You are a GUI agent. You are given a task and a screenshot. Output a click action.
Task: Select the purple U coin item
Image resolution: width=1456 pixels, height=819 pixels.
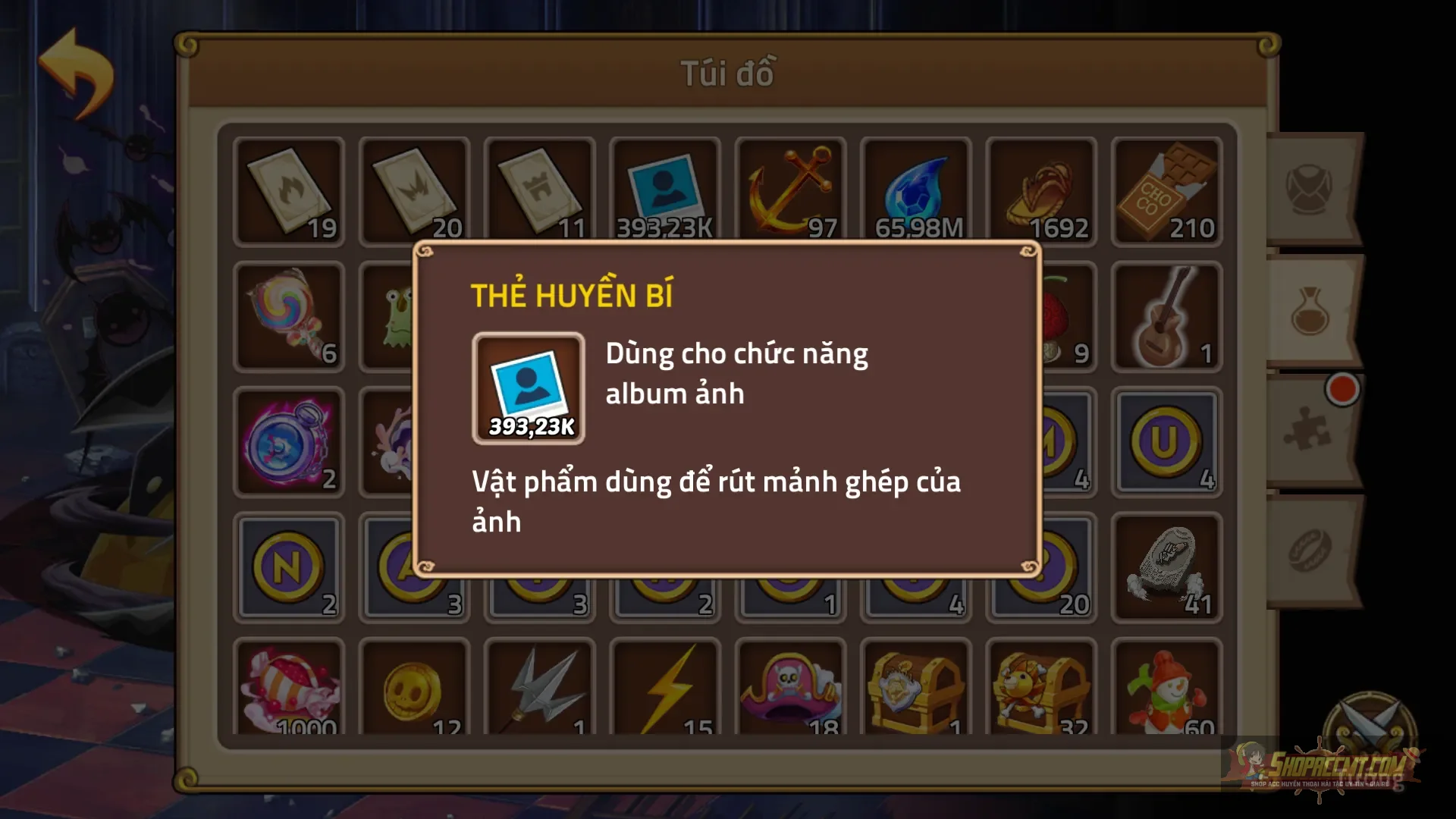click(x=1164, y=440)
